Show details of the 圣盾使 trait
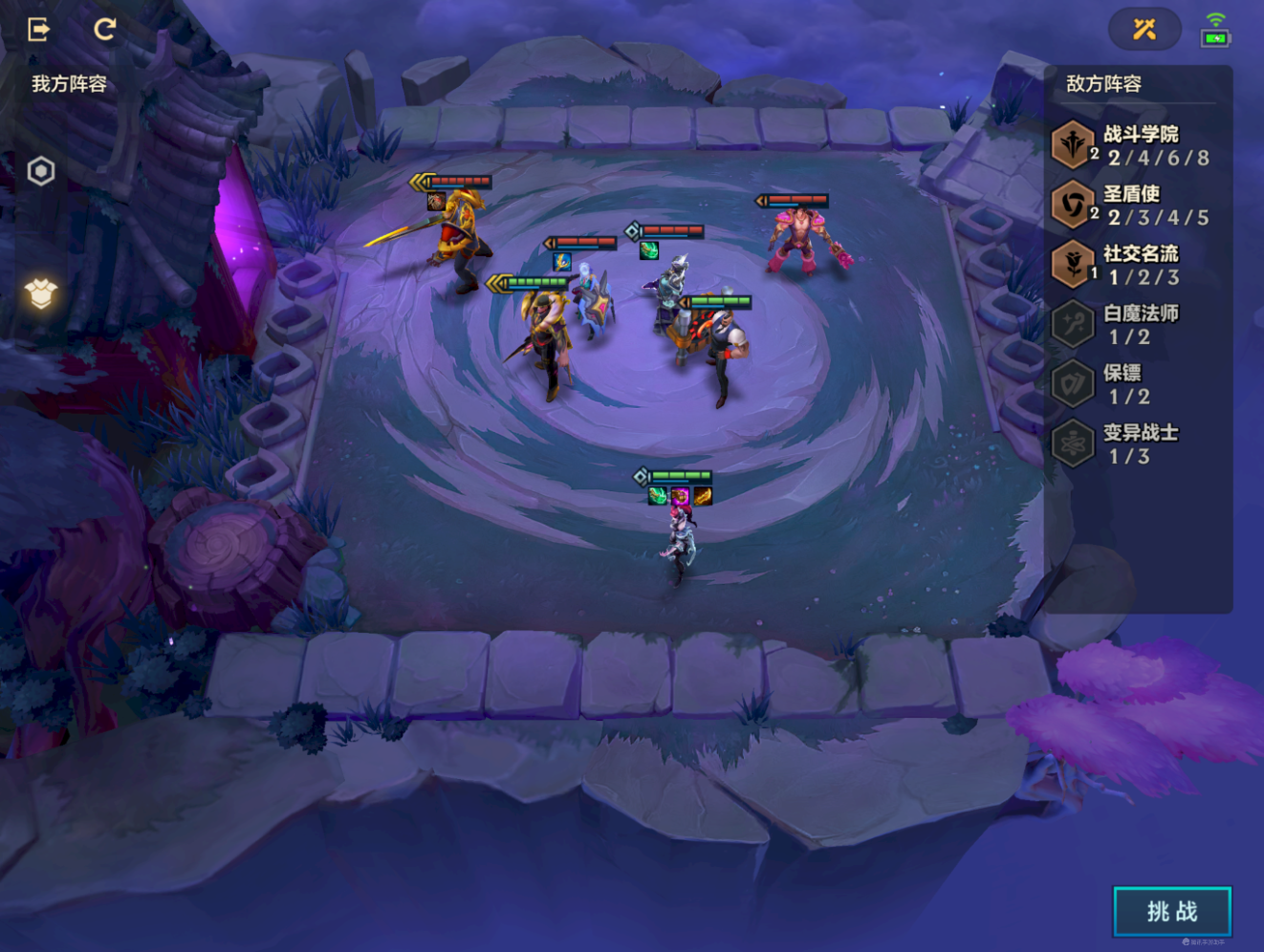This screenshot has width=1264, height=952. (1133, 206)
